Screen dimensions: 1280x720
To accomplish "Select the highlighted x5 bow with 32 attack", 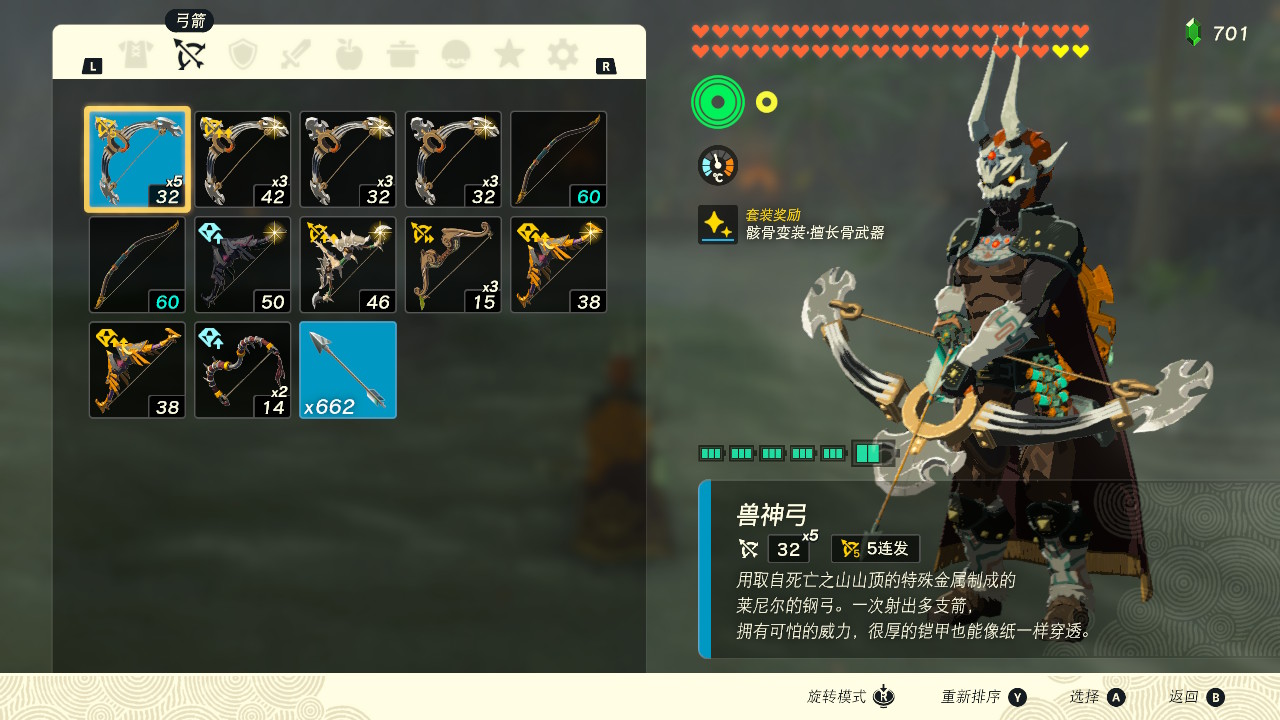I will [x=137, y=159].
